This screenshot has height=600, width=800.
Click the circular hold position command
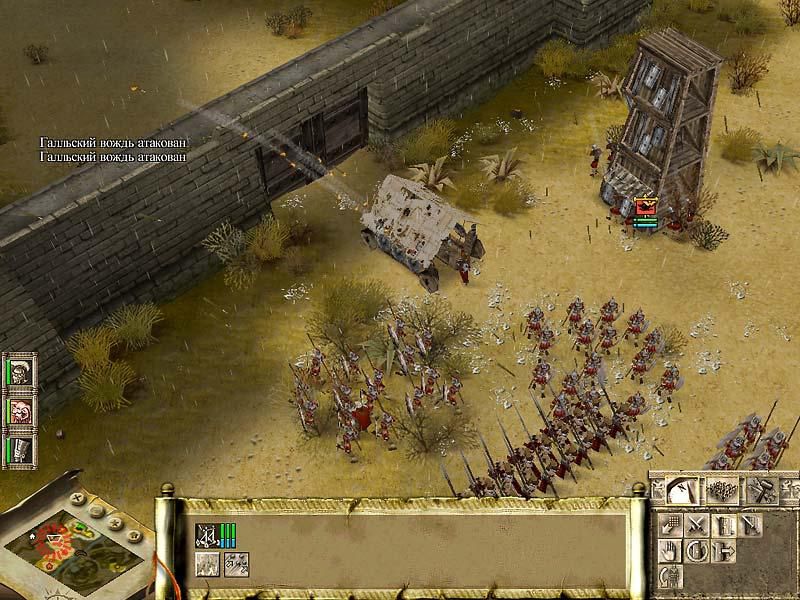tap(697, 550)
